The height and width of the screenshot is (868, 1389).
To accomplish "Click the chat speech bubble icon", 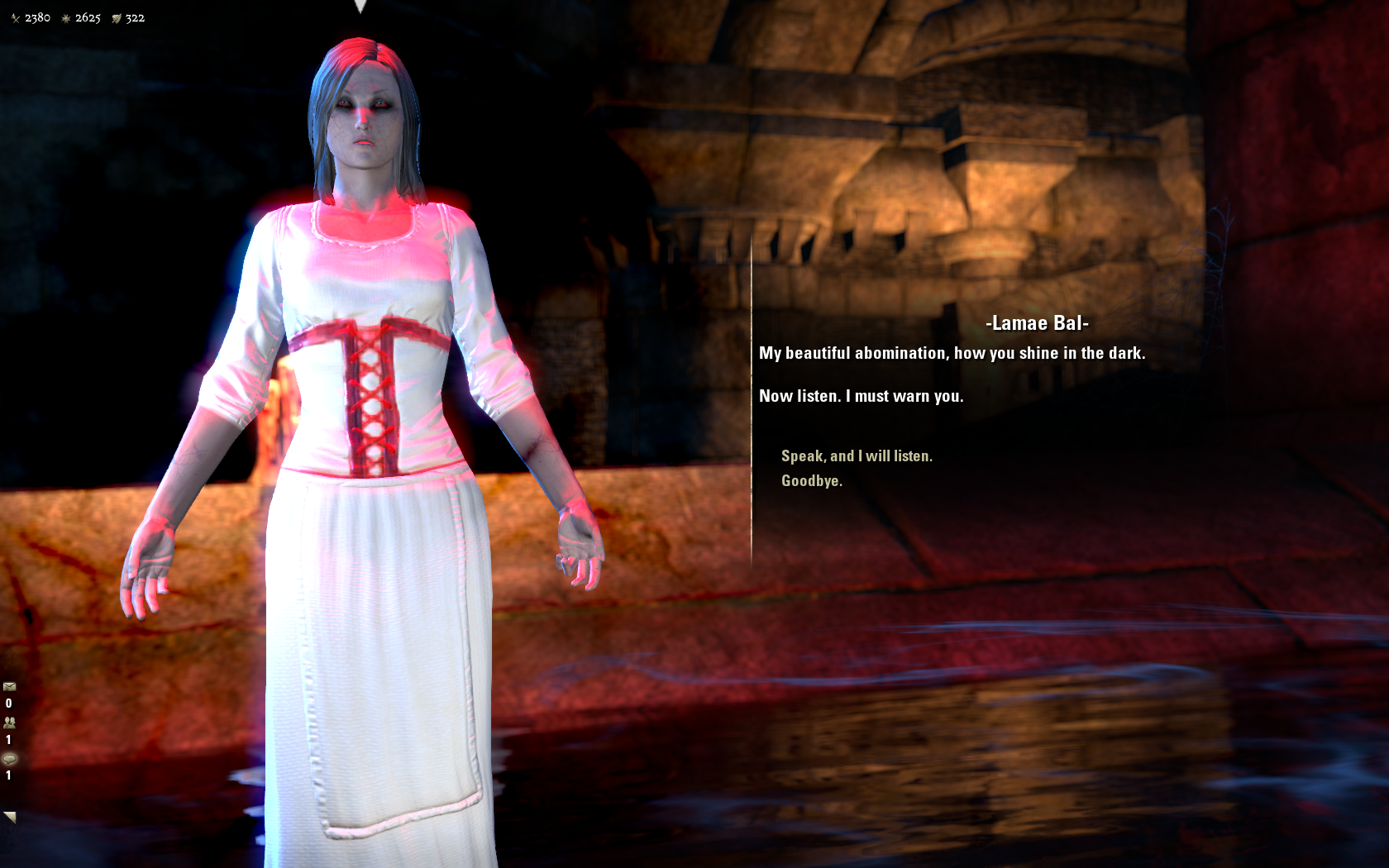I will (10, 758).
